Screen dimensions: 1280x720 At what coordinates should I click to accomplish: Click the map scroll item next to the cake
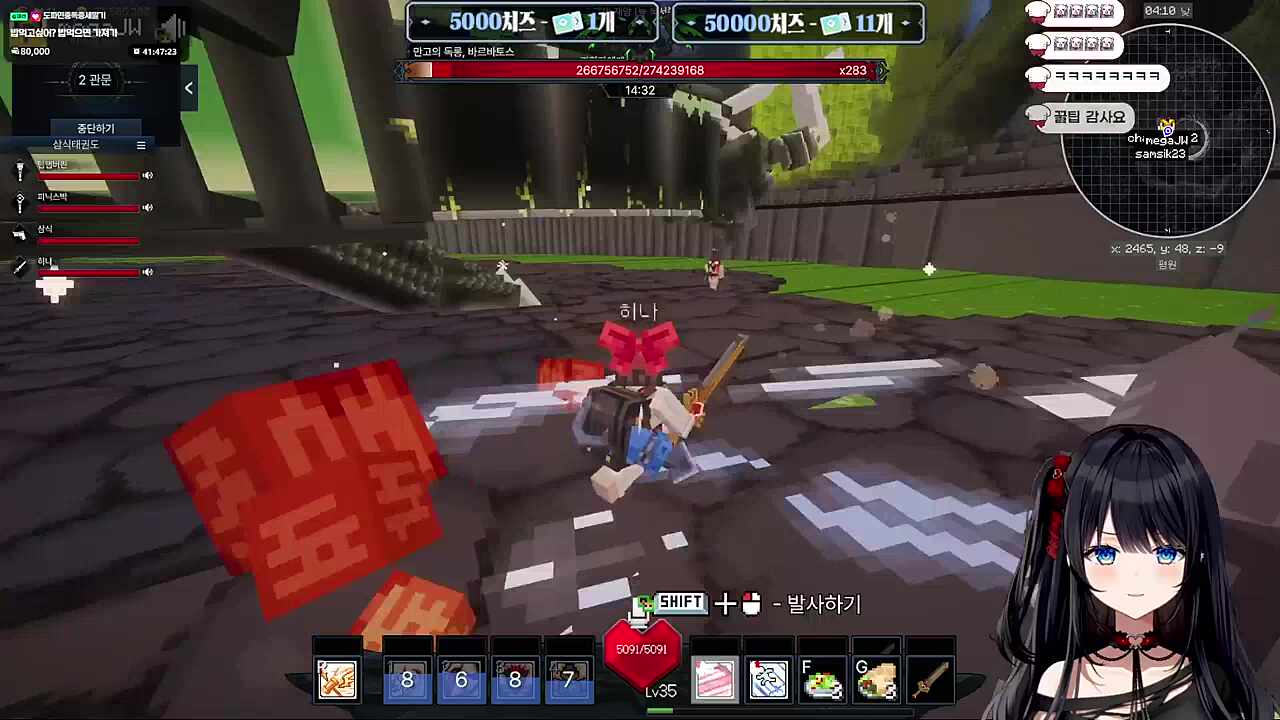click(x=768, y=679)
